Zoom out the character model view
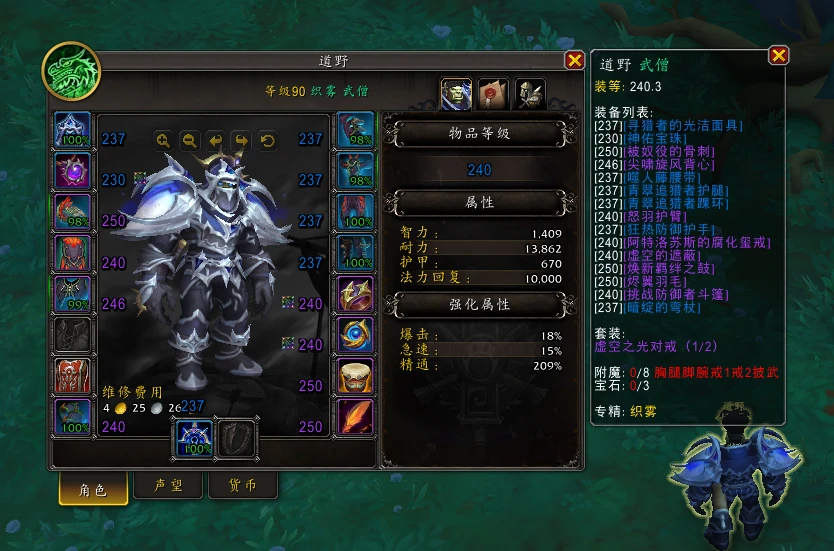The width and height of the screenshot is (834, 551). 188,141
